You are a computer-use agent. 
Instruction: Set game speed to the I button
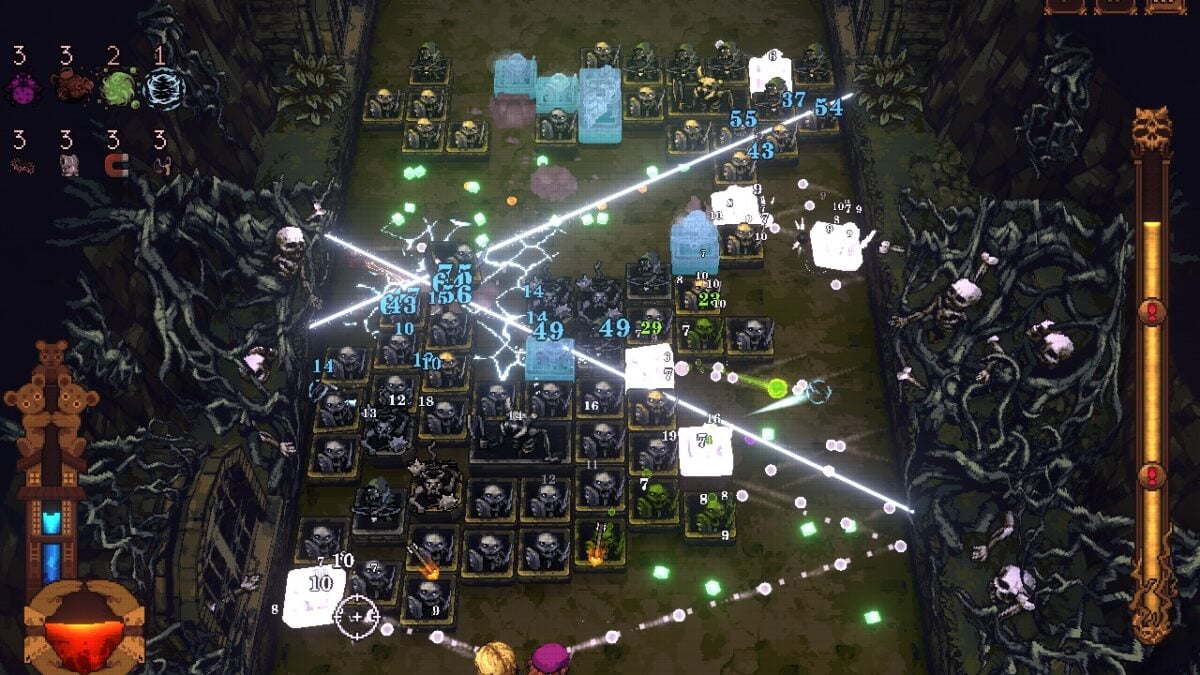[x=1064, y=5]
